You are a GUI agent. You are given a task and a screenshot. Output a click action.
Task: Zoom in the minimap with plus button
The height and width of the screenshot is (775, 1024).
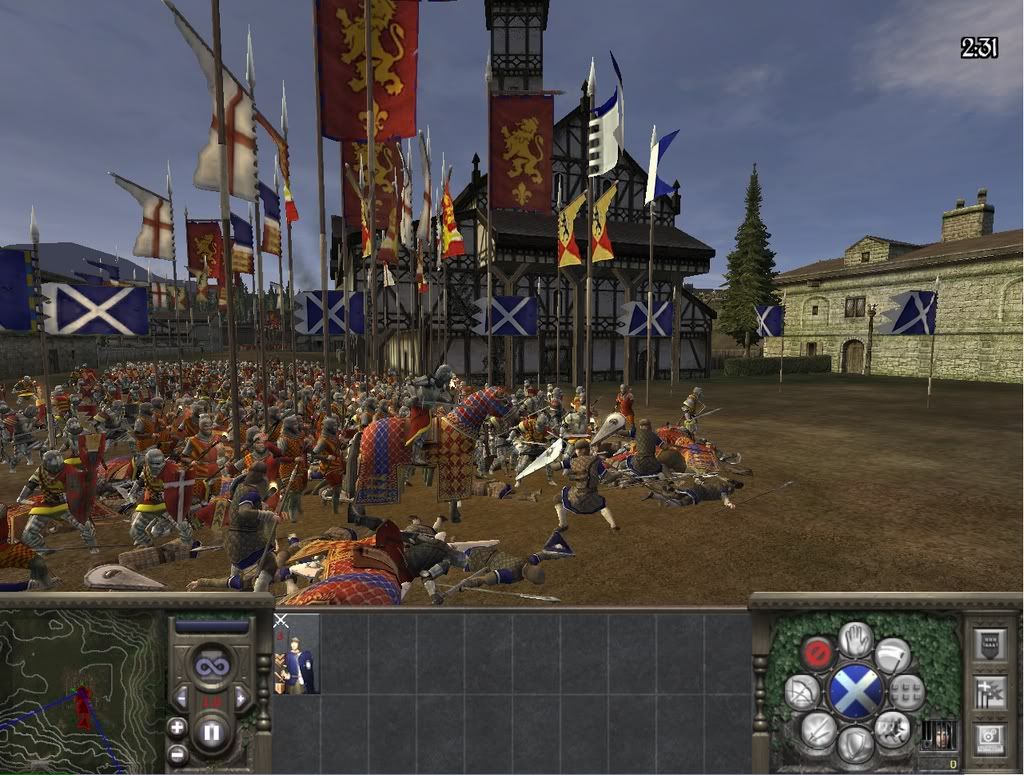coord(177,727)
